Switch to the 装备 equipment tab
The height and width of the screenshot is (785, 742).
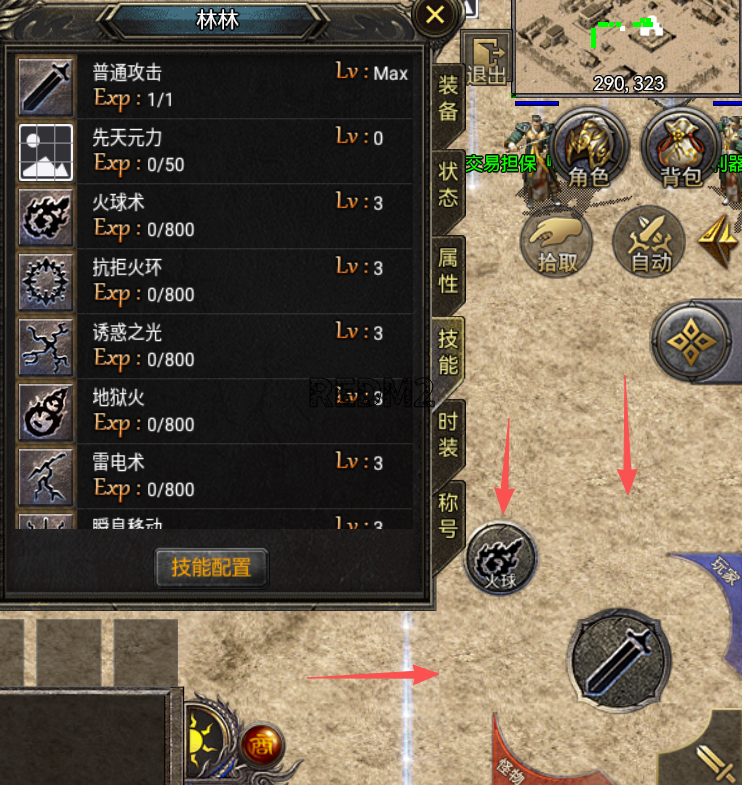pyautogui.click(x=448, y=97)
